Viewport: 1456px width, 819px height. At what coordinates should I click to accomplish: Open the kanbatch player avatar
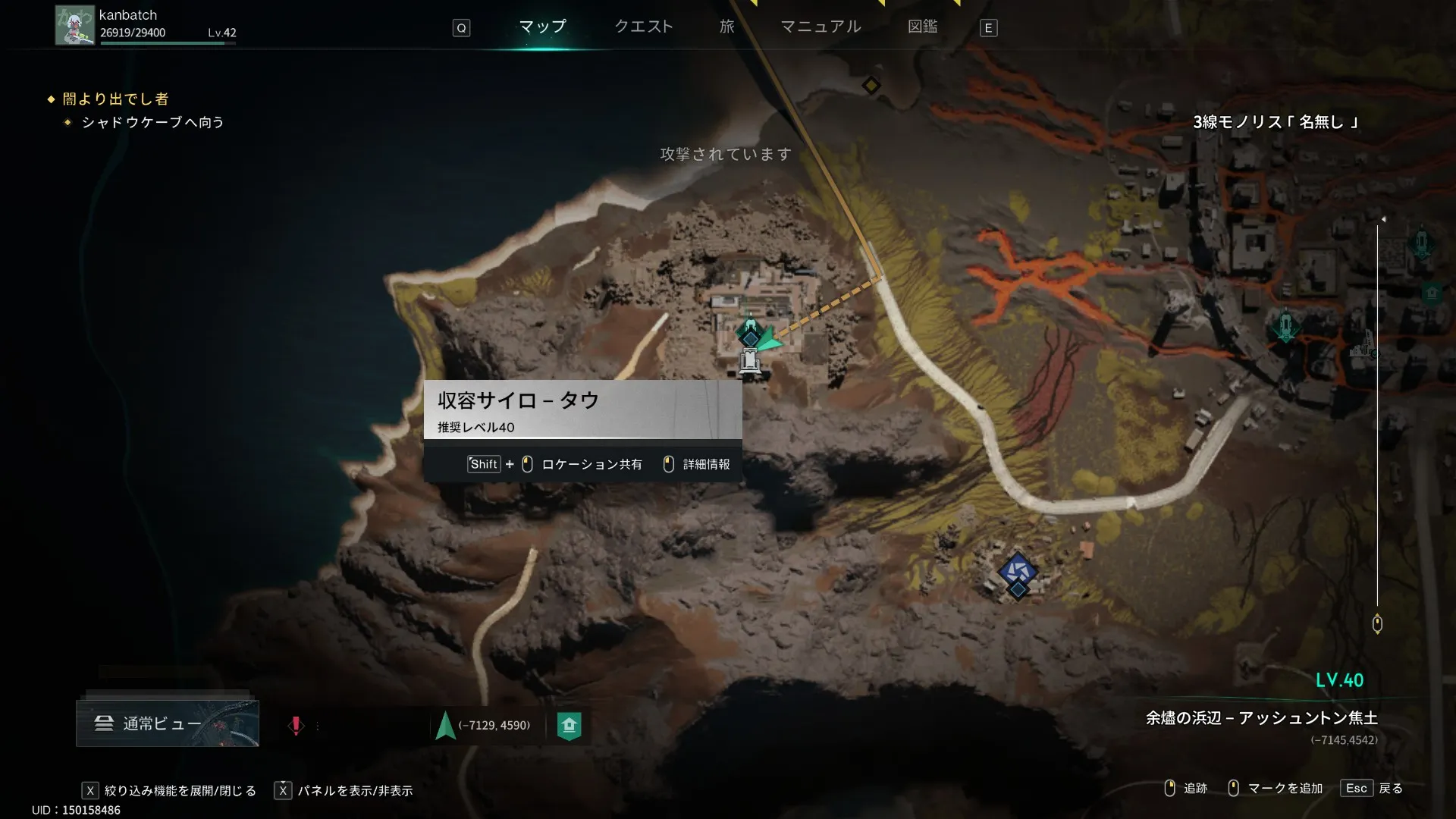(x=74, y=26)
